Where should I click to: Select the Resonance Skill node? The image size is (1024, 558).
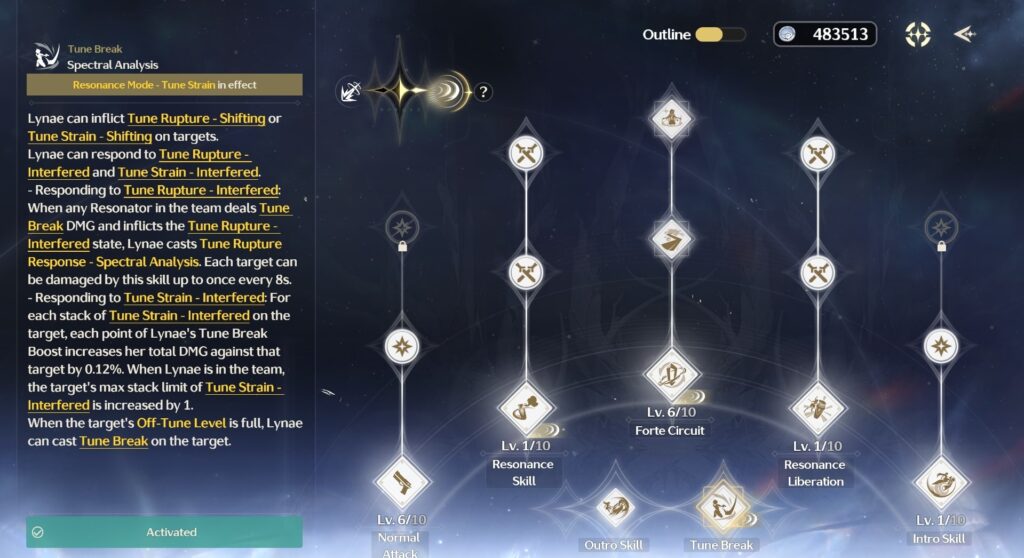click(525, 408)
